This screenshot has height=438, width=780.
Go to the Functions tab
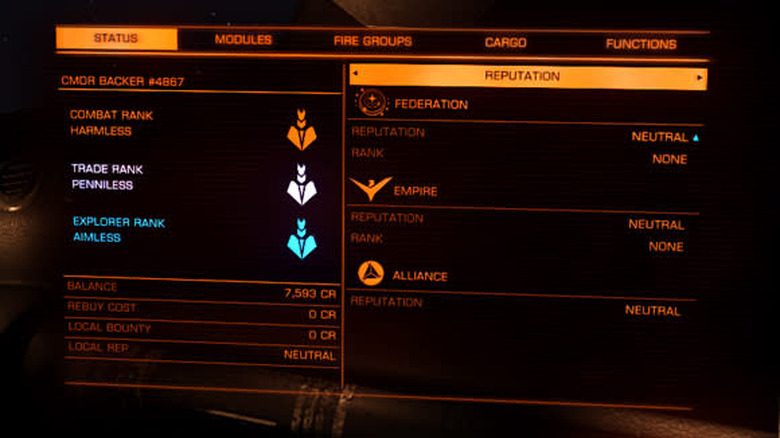640,44
